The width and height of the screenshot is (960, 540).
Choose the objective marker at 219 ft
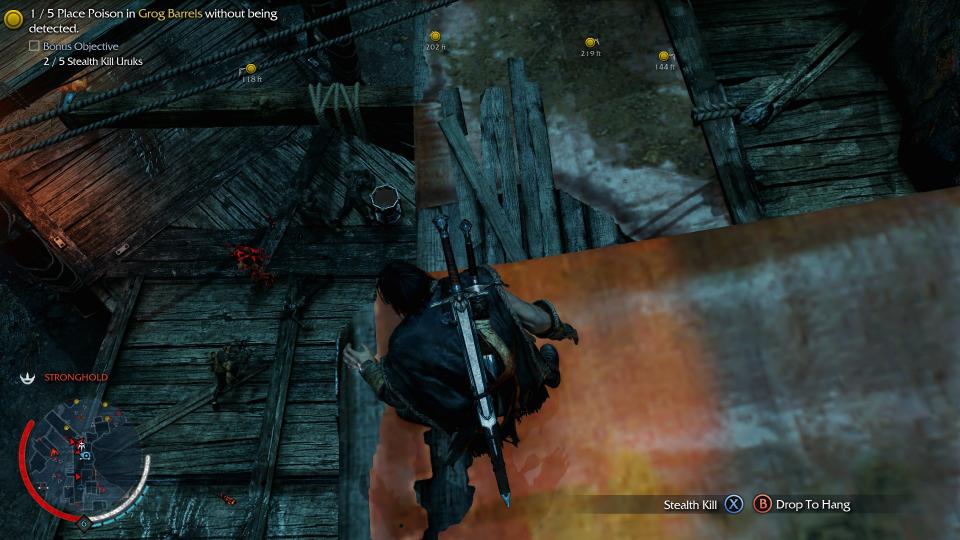590,43
